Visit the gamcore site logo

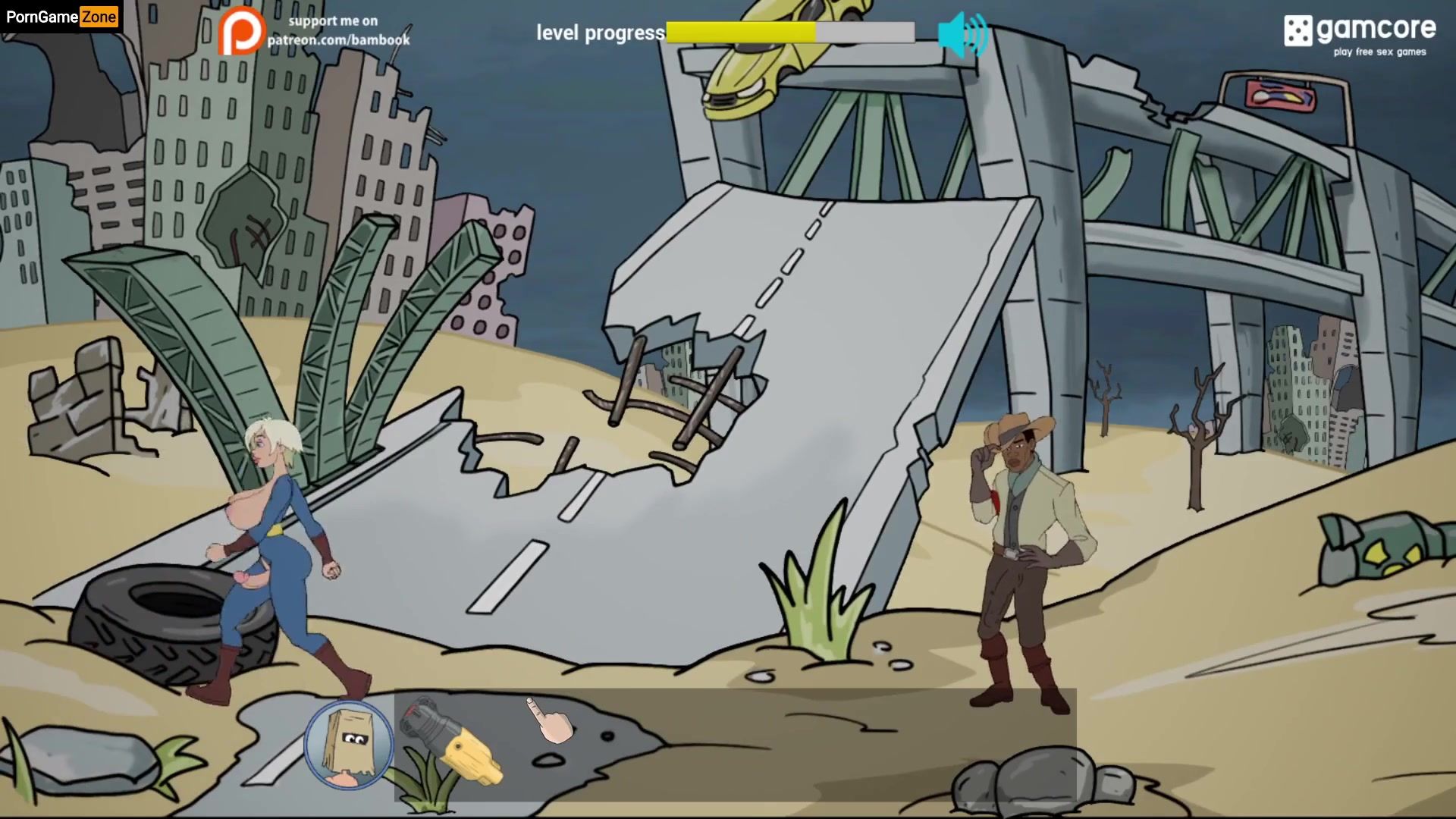[1359, 34]
